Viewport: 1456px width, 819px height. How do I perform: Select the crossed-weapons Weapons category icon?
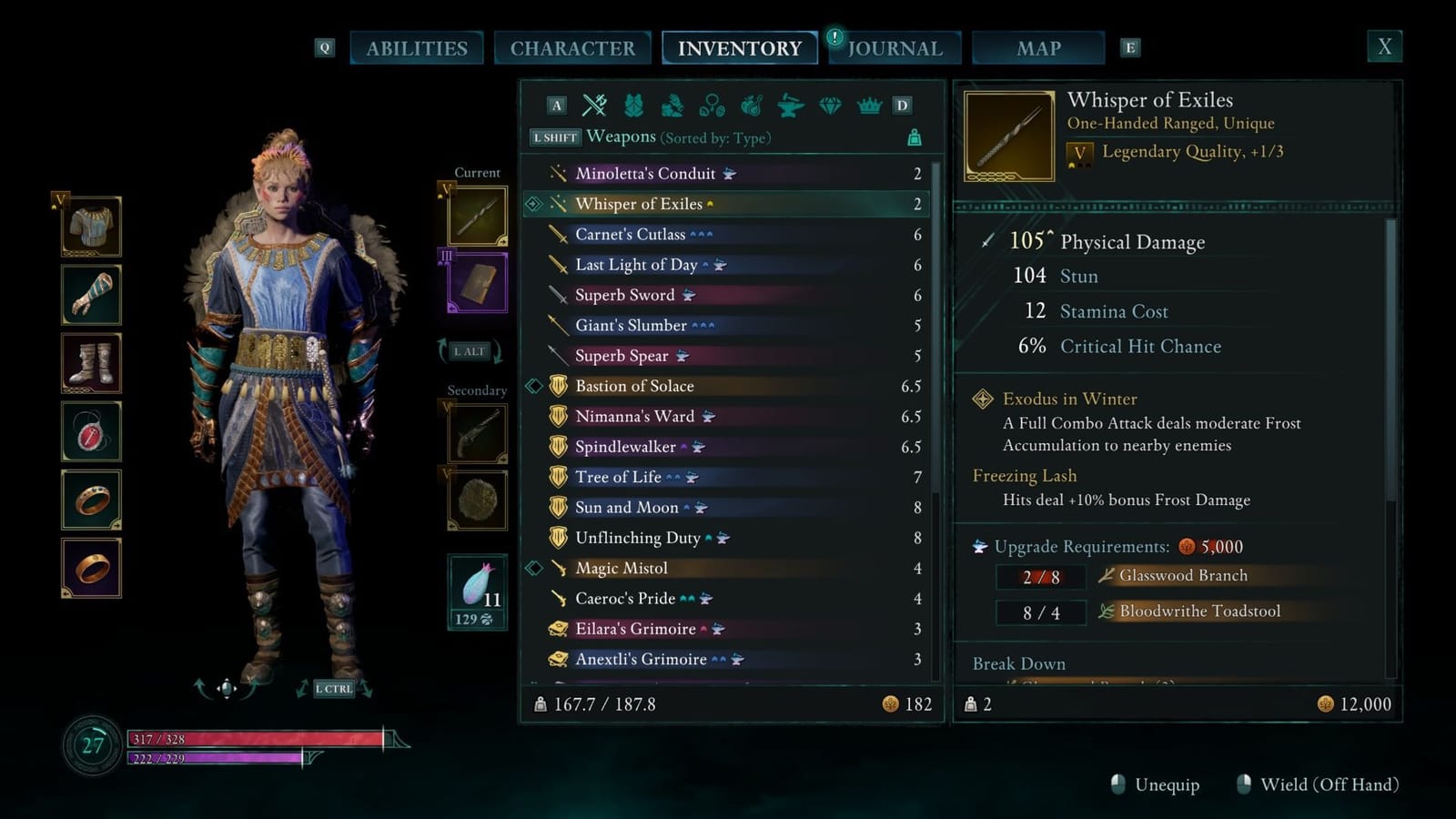coord(594,106)
